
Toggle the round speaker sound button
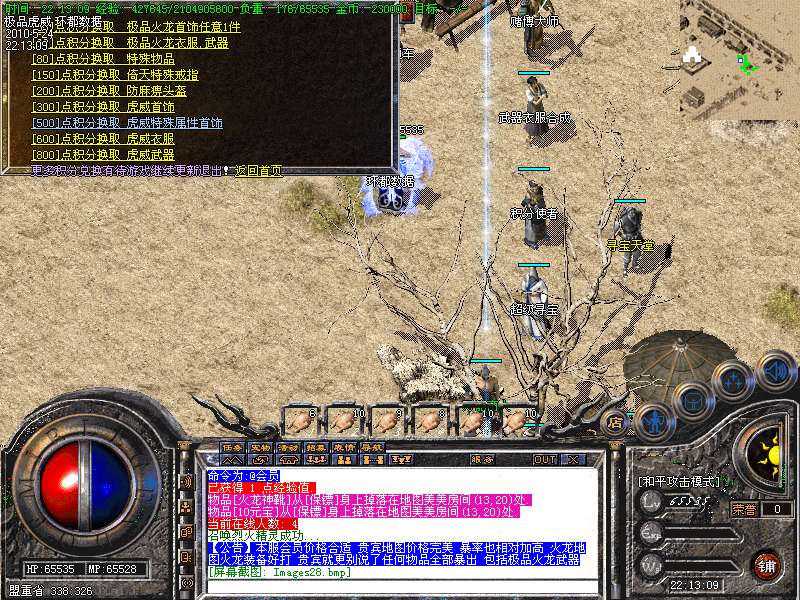(775, 371)
